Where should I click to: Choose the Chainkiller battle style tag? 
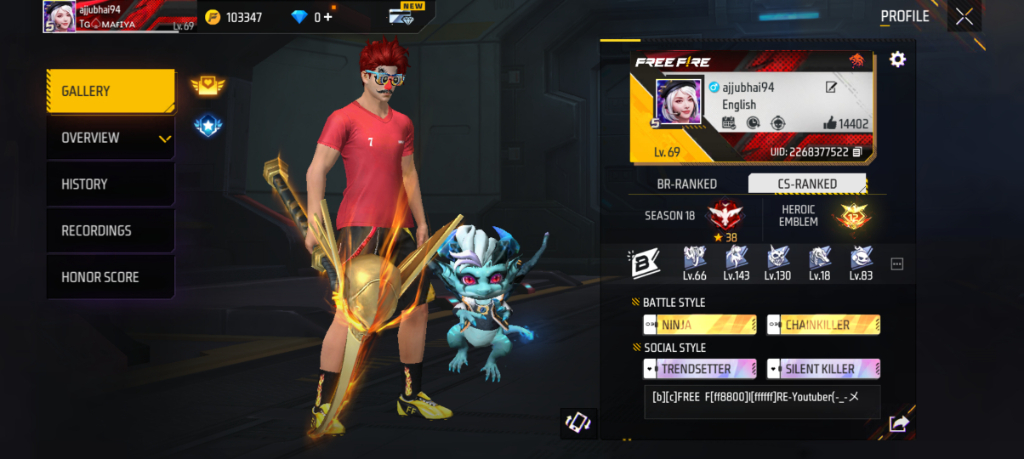tap(823, 325)
